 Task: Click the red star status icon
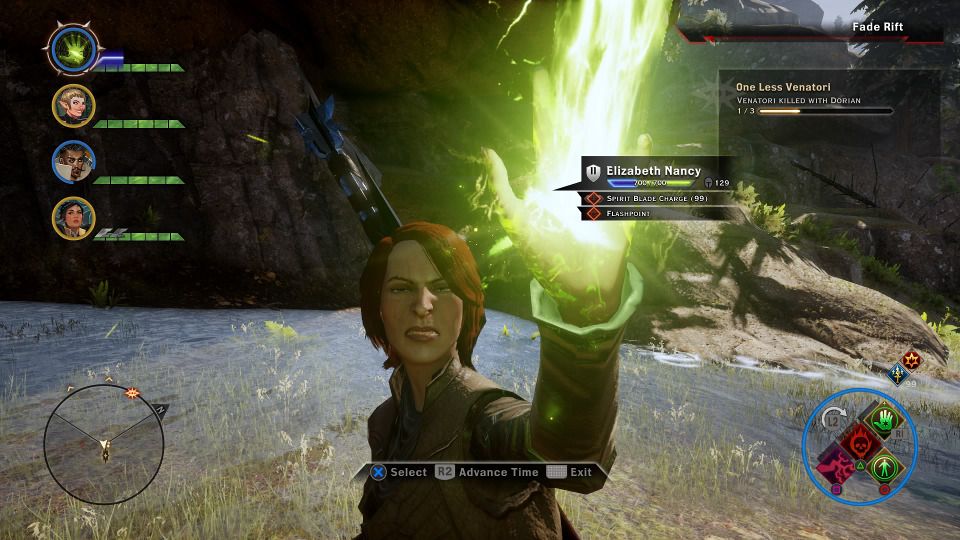(911, 358)
